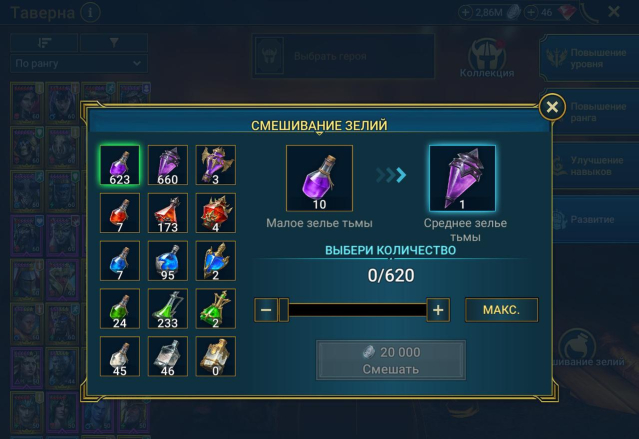Select the red potion with count 173
Viewport: 639px width, 439px height.
168,213
